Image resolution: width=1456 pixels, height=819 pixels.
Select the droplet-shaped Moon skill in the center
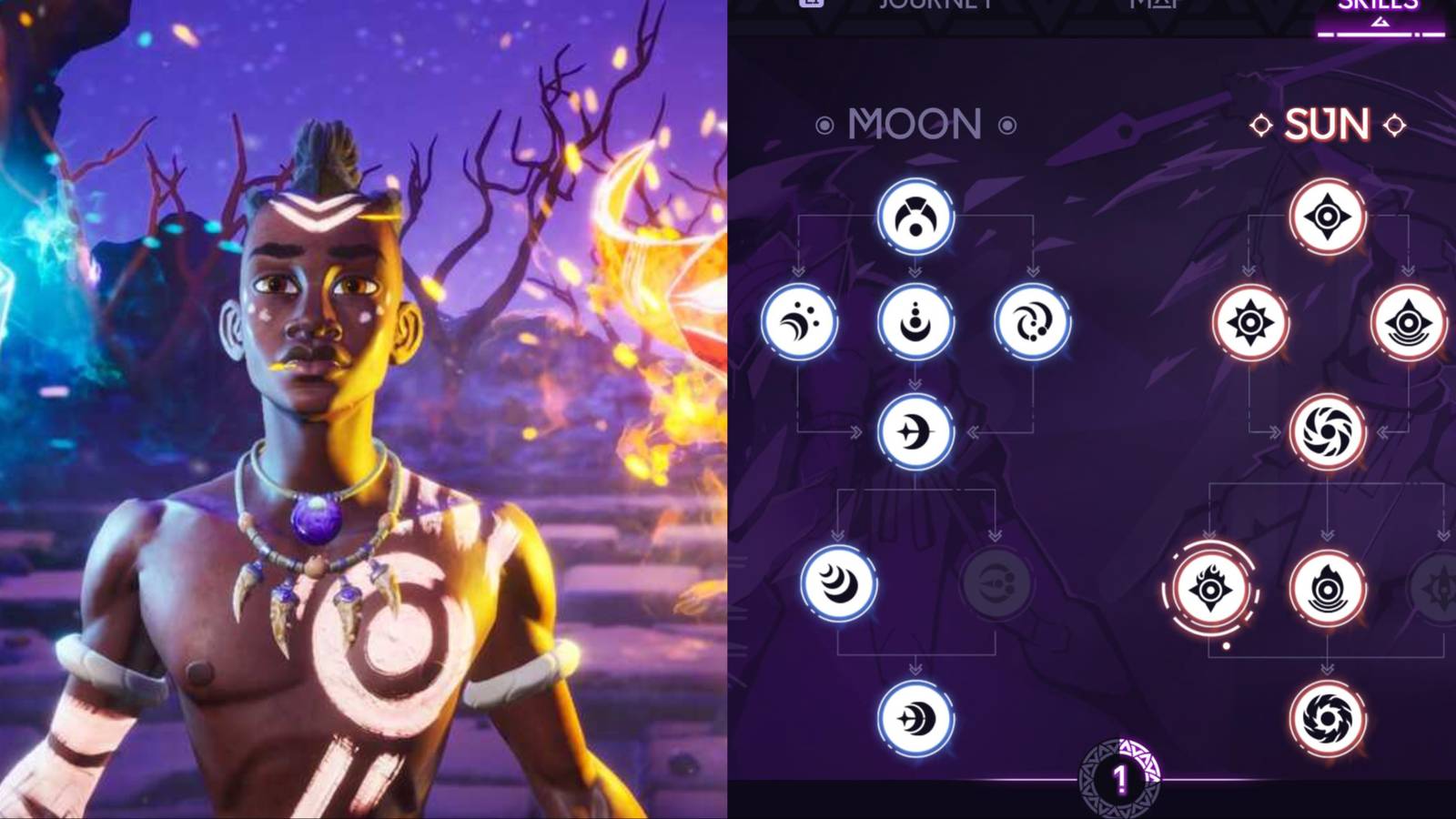tap(916, 322)
